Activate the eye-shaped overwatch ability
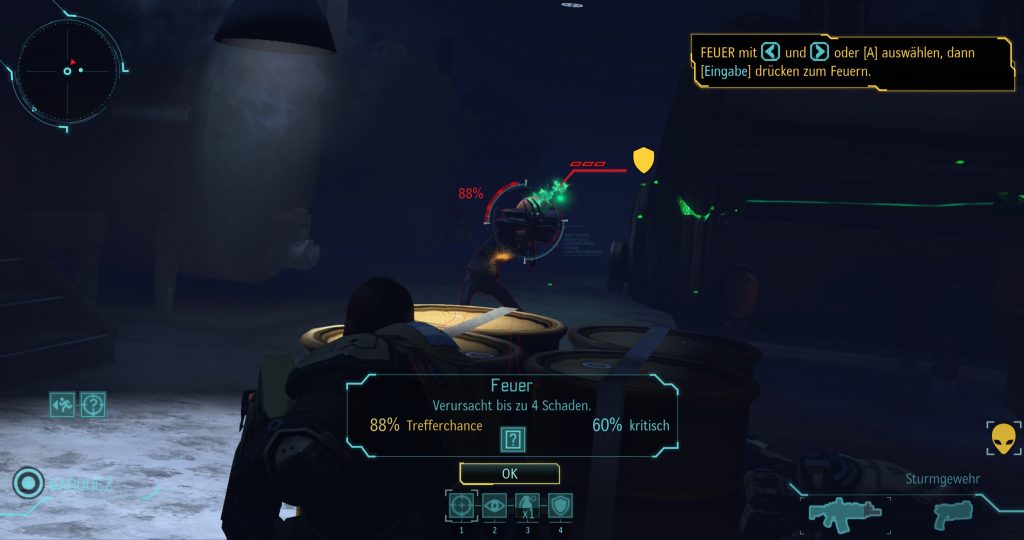Image resolution: width=1024 pixels, height=540 pixels. pos(494,506)
